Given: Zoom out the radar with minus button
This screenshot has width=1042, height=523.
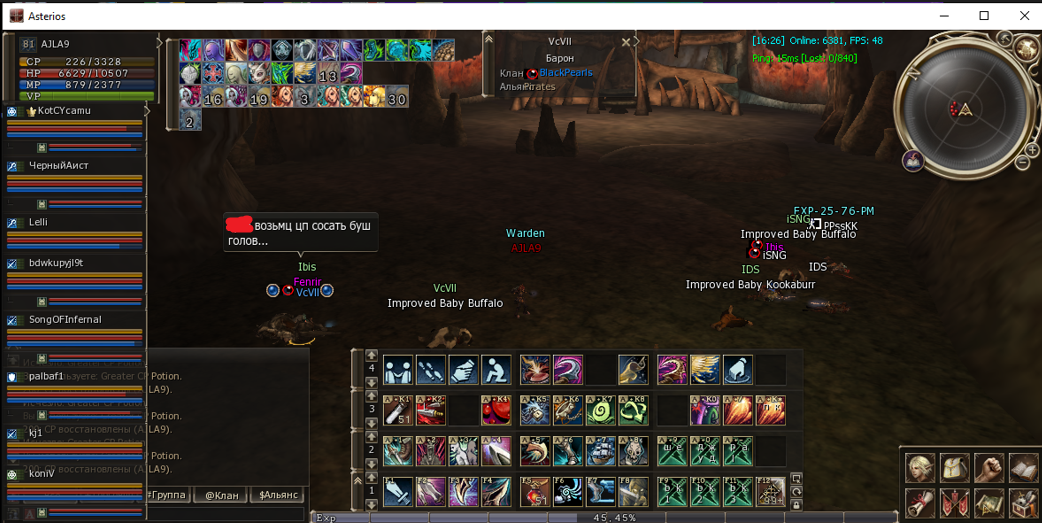Looking at the screenshot, I should [x=1023, y=163].
